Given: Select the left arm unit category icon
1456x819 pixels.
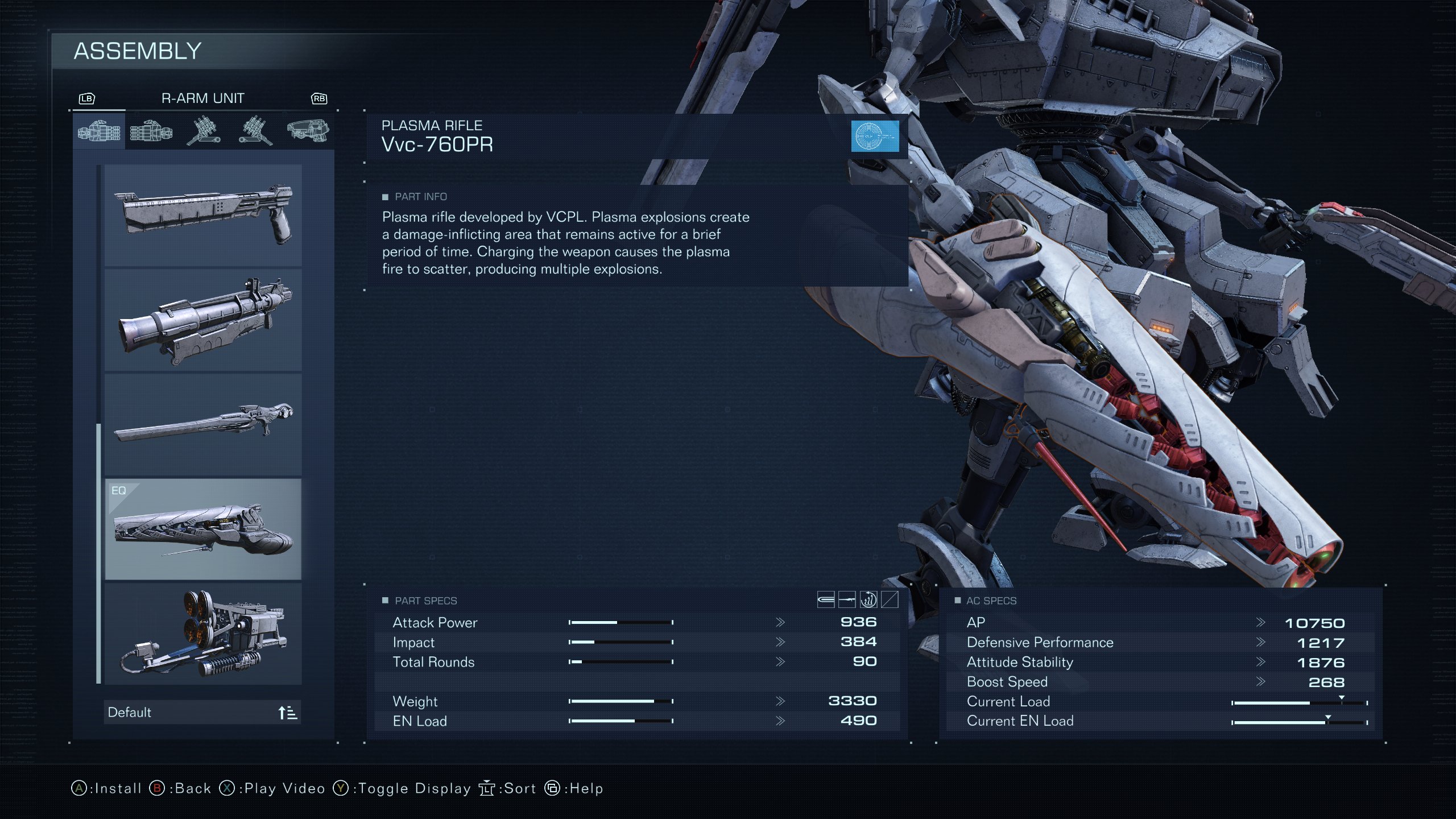Looking at the screenshot, I should click(x=150, y=131).
